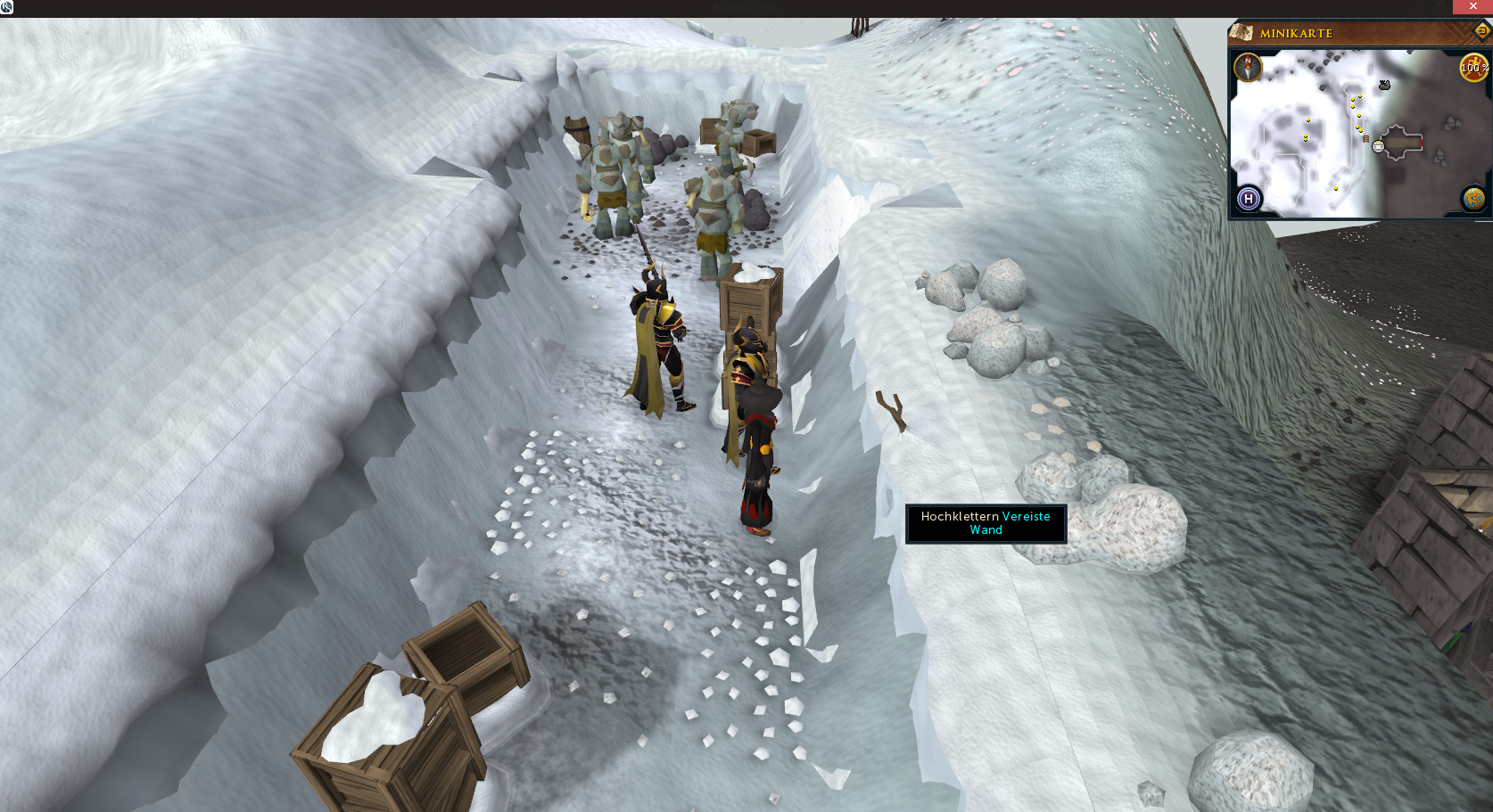This screenshot has height=812, width=1493.
Task: Toggle run mode with the 100% energy icon
Action: pyautogui.click(x=1472, y=67)
